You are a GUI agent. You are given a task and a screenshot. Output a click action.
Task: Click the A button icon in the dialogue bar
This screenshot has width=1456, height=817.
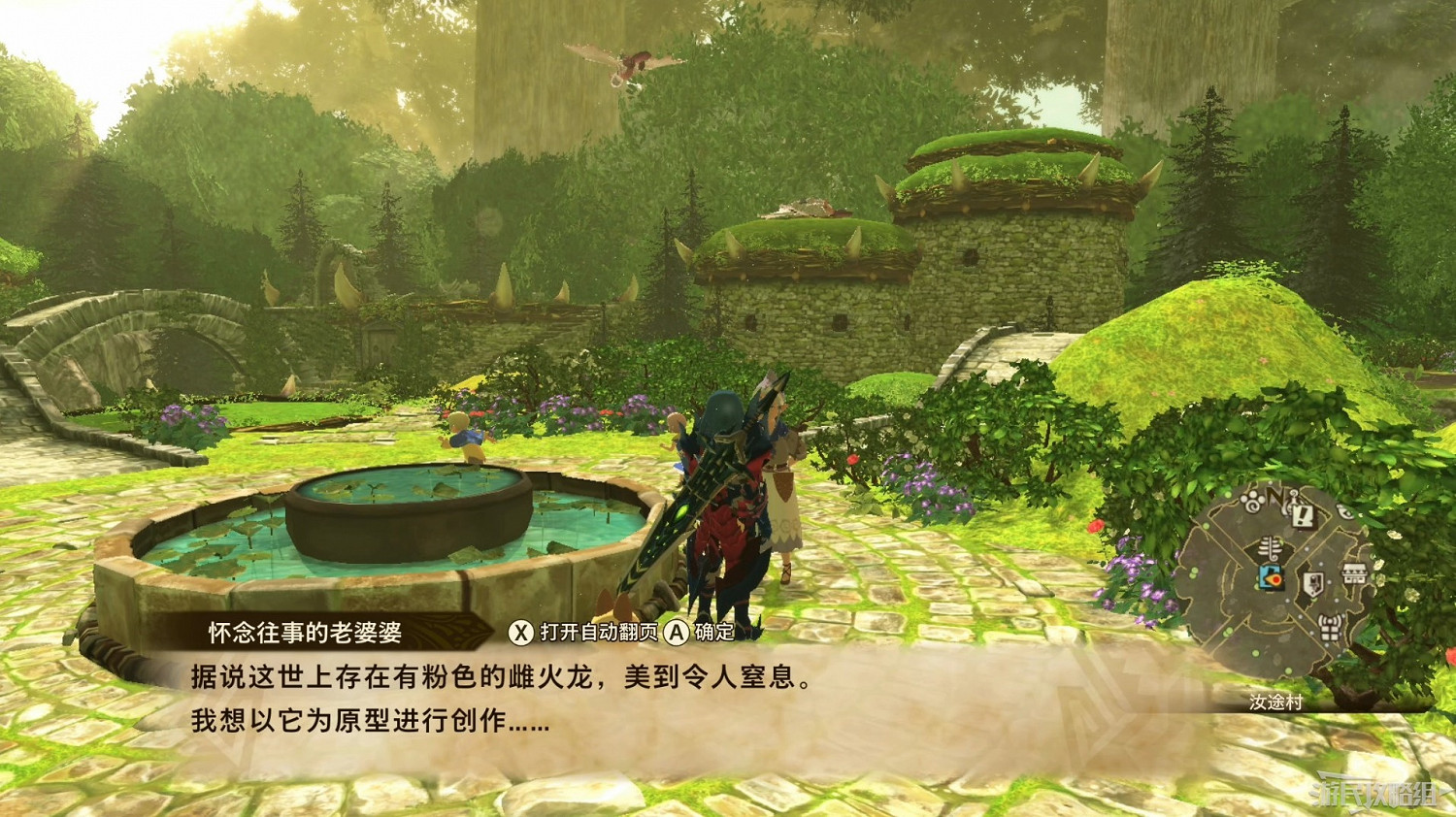(677, 632)
